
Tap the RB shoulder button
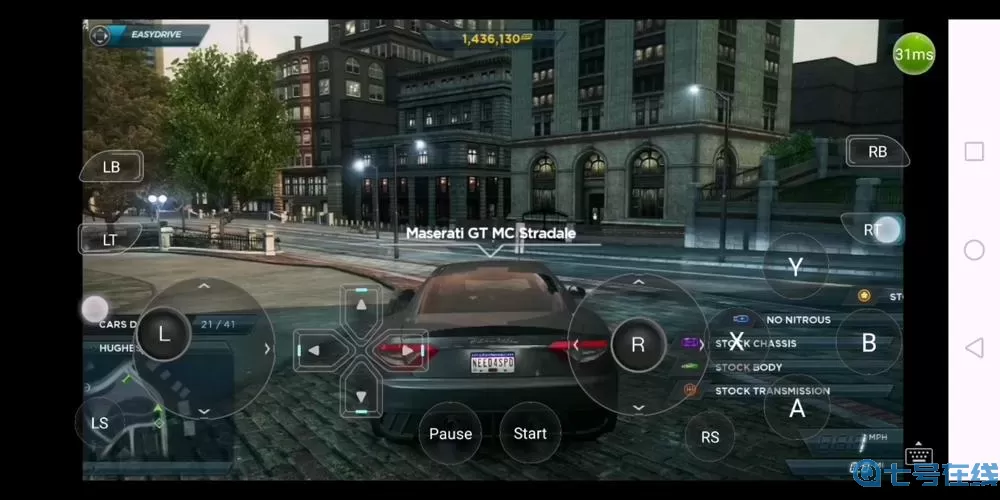click(877, 152)
